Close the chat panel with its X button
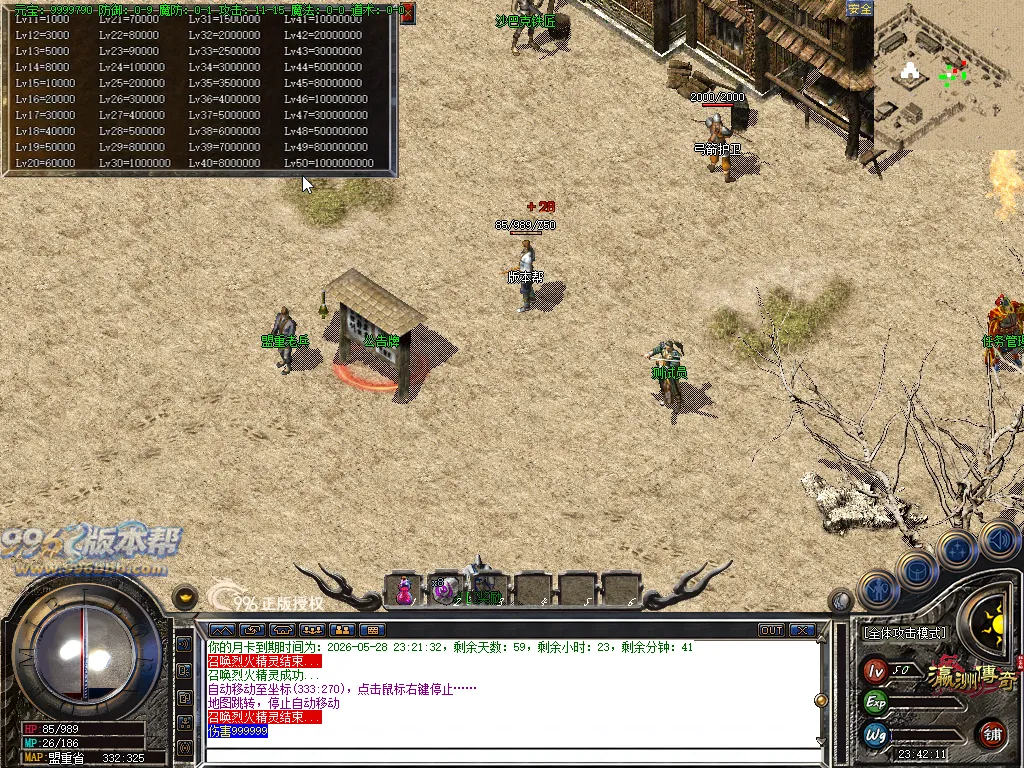 pos(802,630)
